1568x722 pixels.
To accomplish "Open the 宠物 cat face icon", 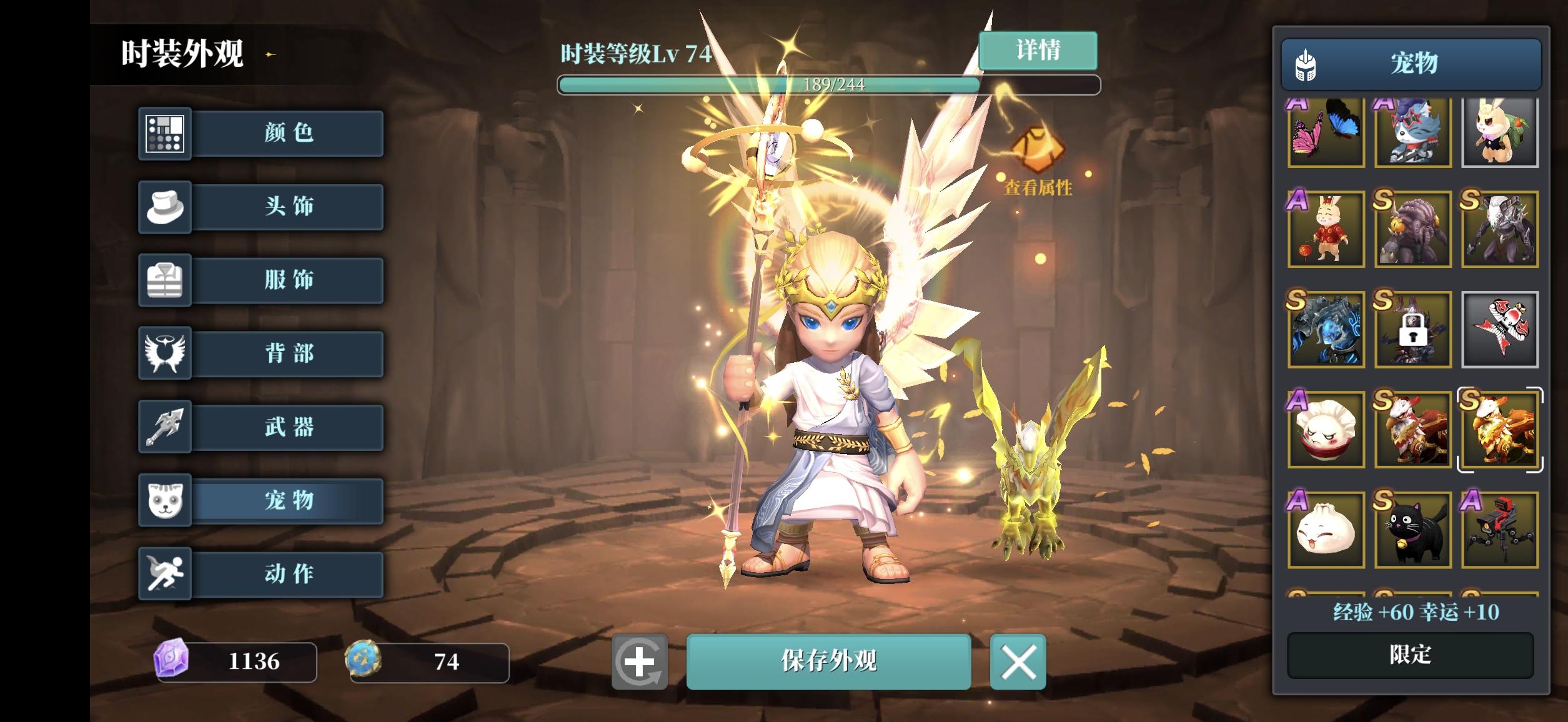I will coord(166,502).
